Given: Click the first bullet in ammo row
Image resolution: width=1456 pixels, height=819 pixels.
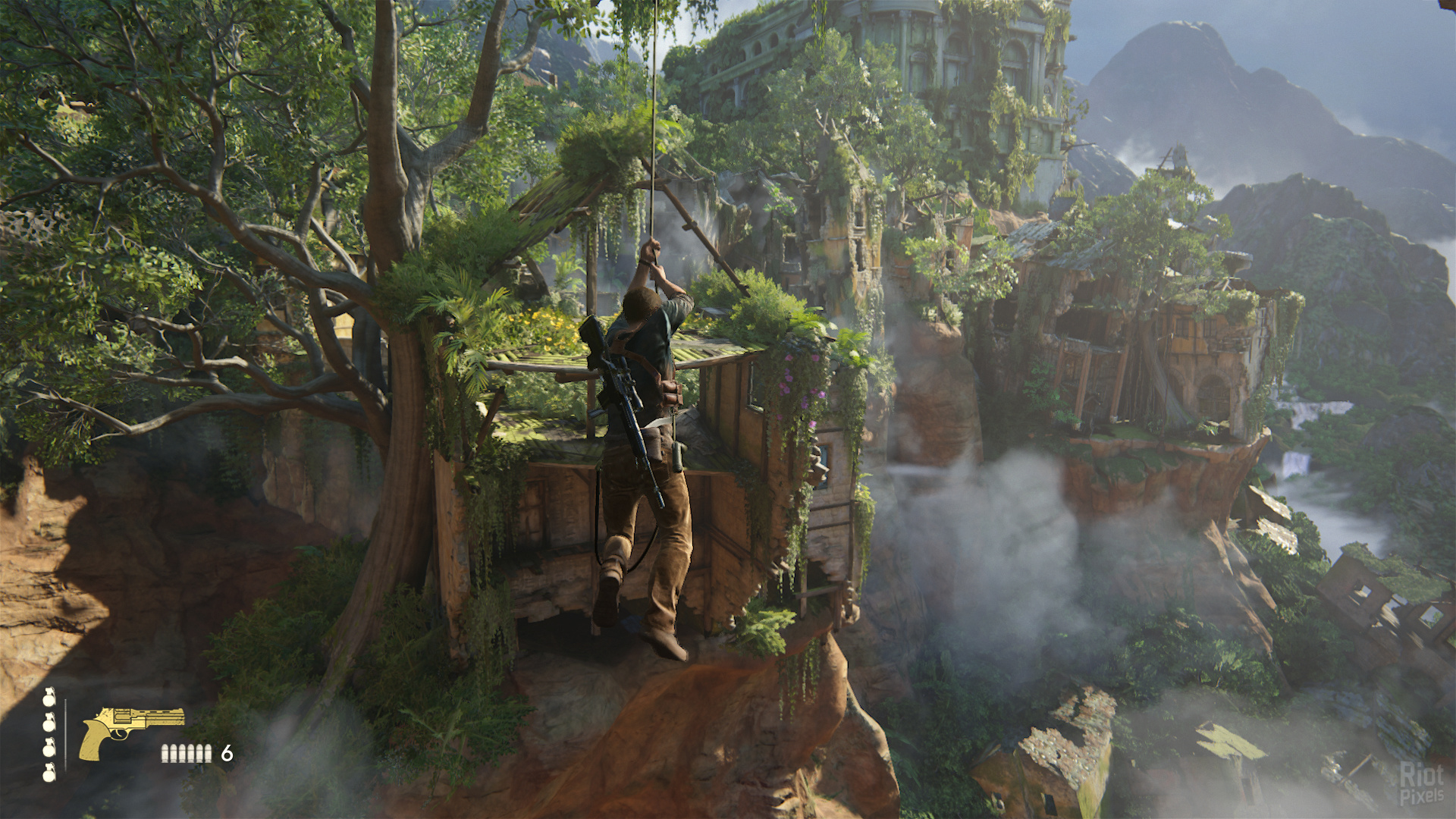Looking at the screenshot, I should 164,753.
